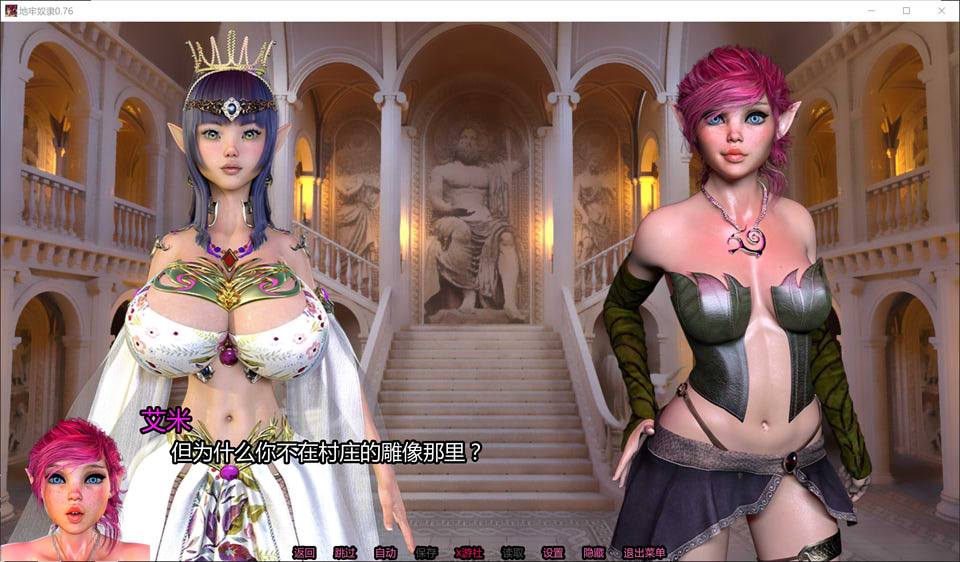Minimize the game window
960x562 pixels.
(872, 10)
